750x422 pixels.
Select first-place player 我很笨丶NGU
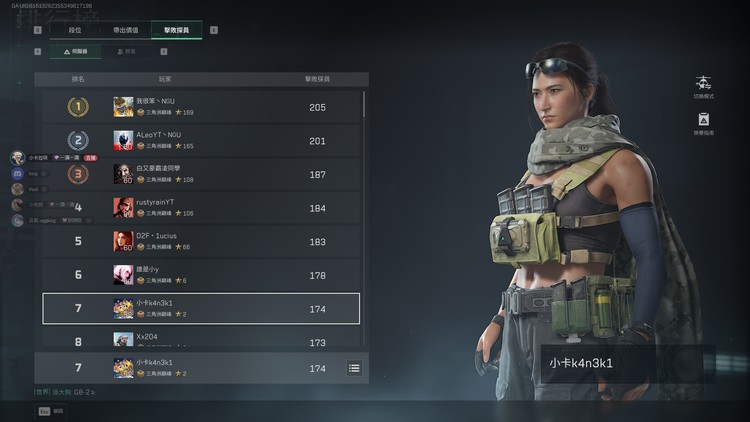[200, 107]
